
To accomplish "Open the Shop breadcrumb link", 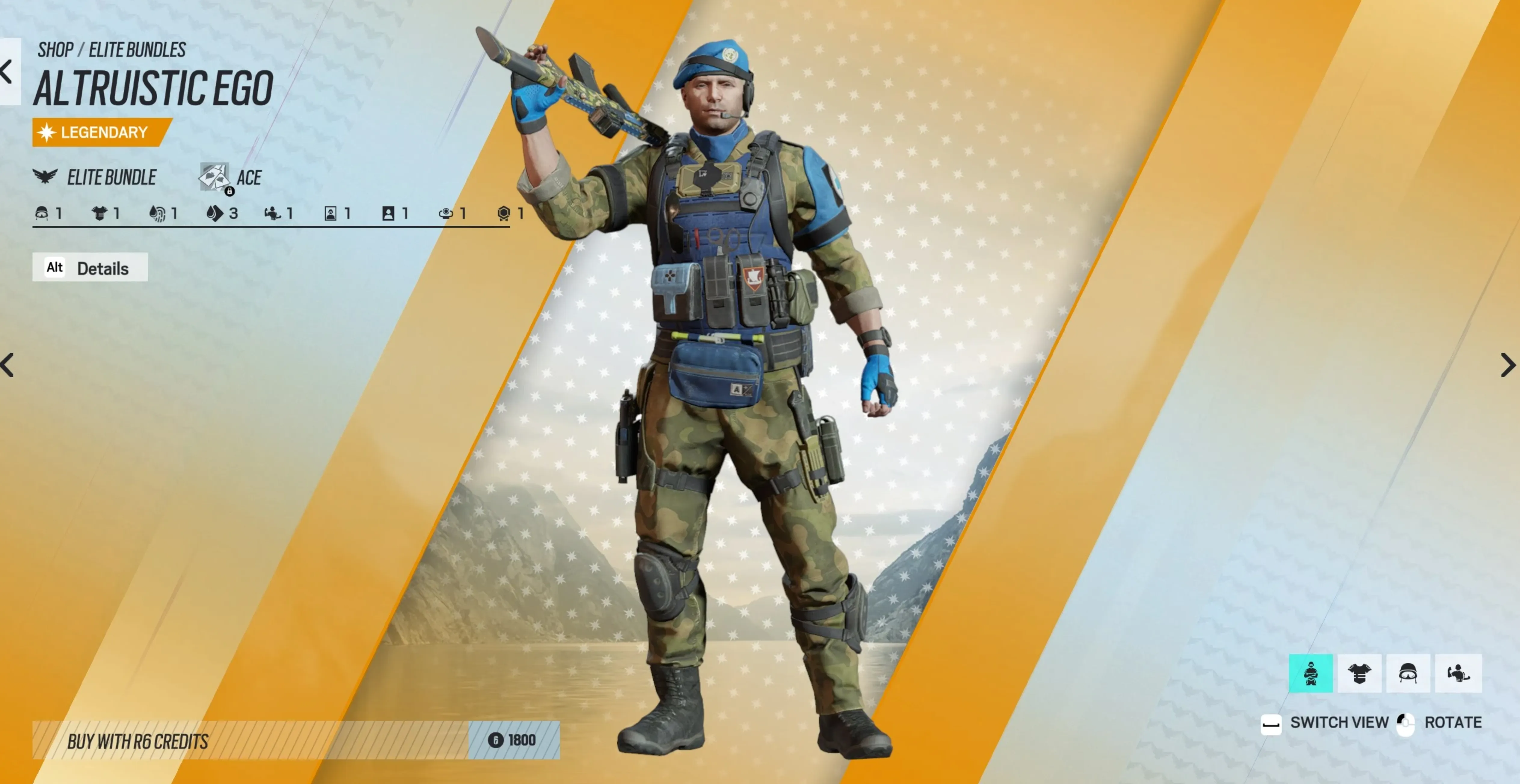I will pyautogui.click(x=55, y=50).
